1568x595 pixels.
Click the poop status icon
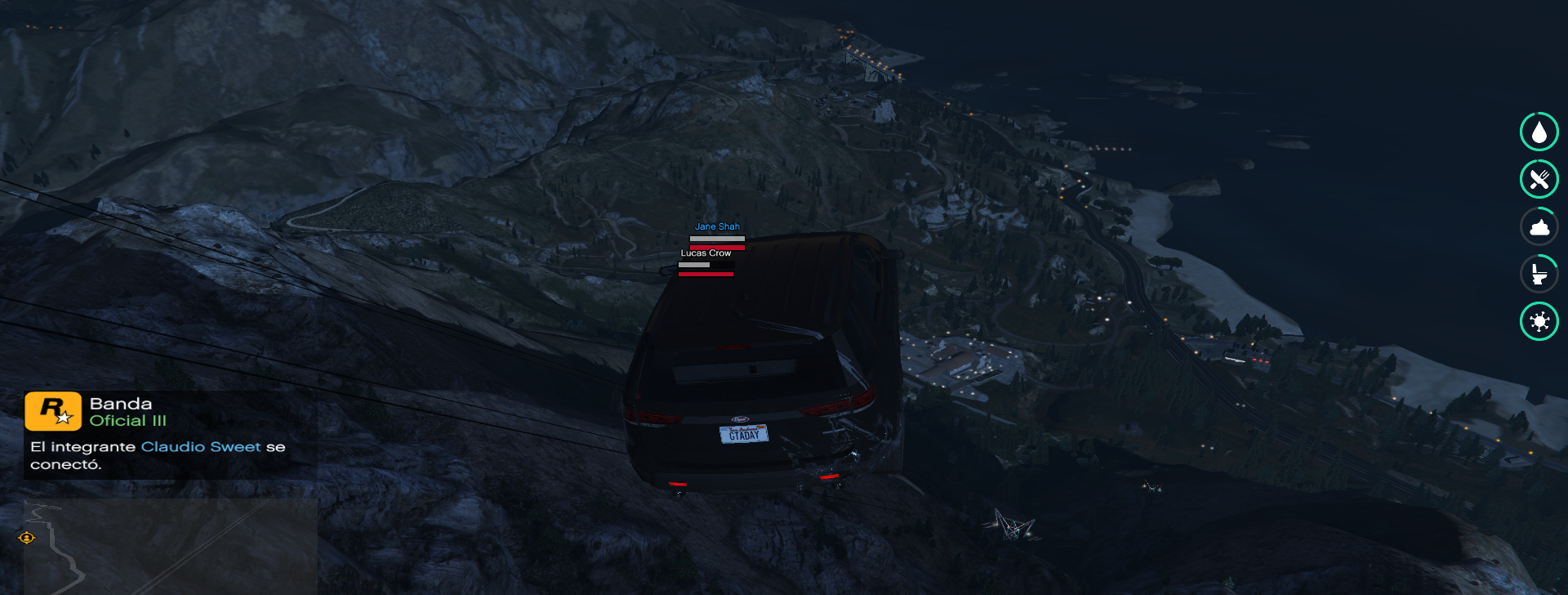pos(1539,226)
